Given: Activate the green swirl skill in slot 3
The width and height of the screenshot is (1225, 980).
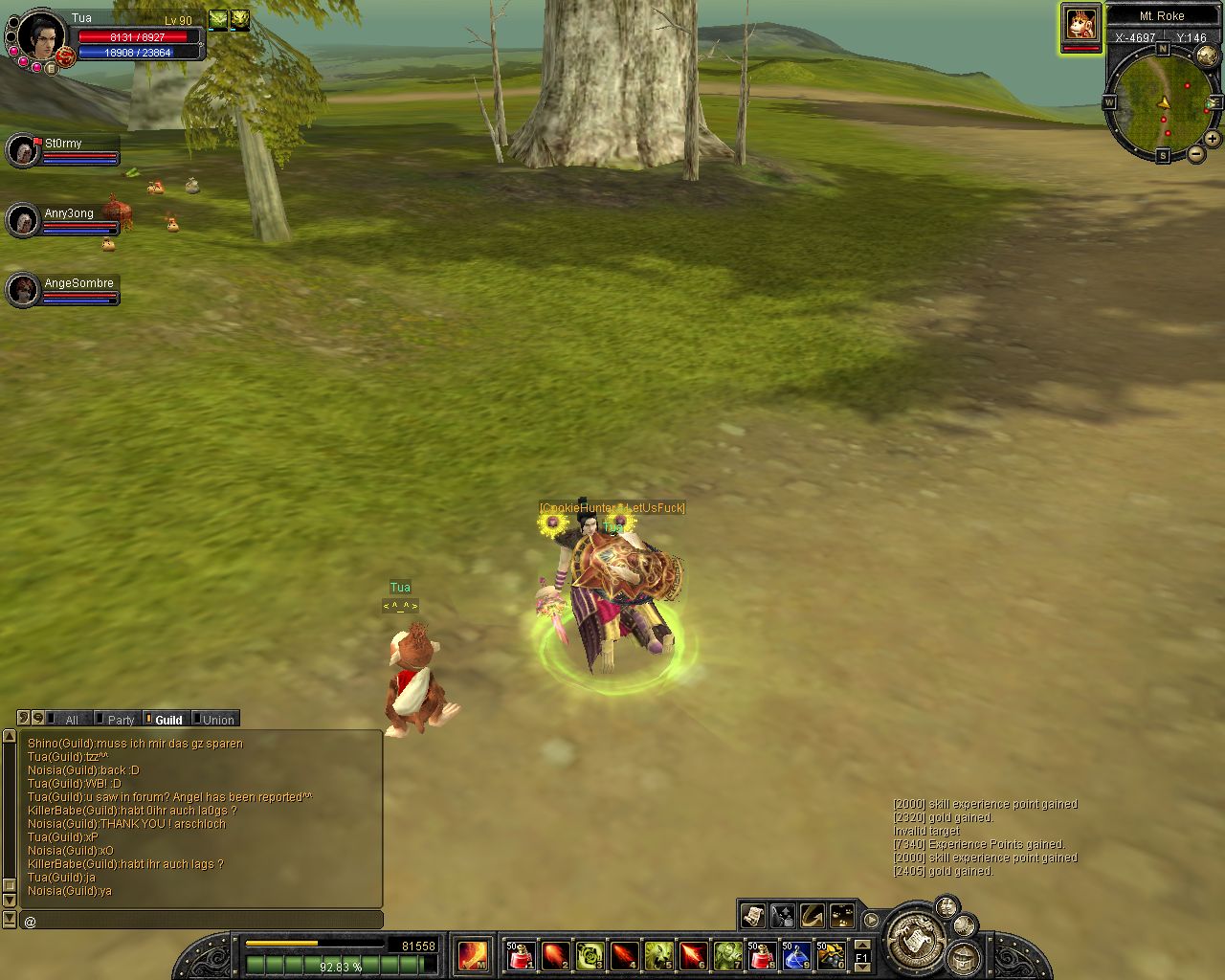Looking at the screenshot, I should click(590, 955).
